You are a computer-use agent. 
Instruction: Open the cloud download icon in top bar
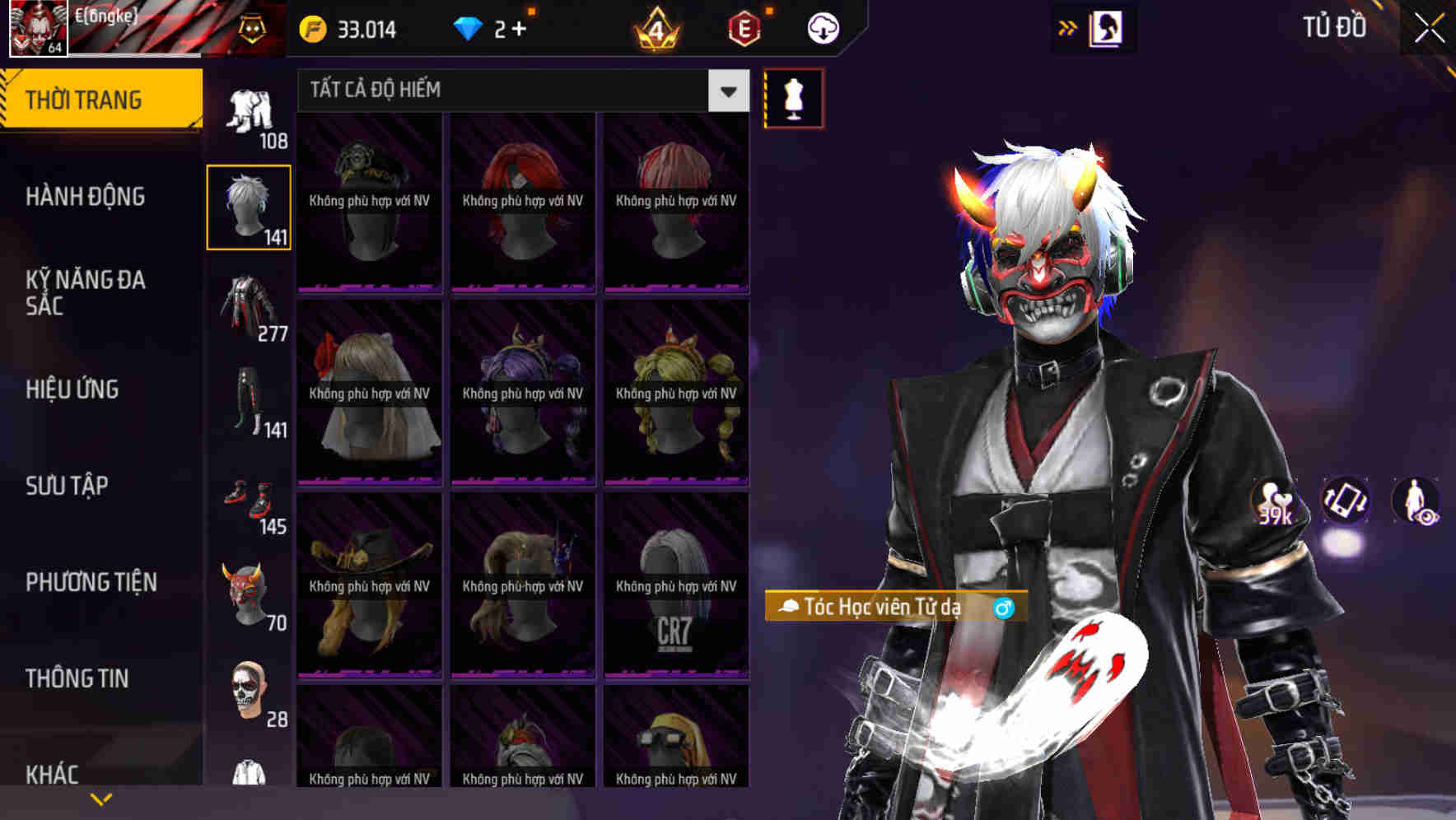pos(821,27)
